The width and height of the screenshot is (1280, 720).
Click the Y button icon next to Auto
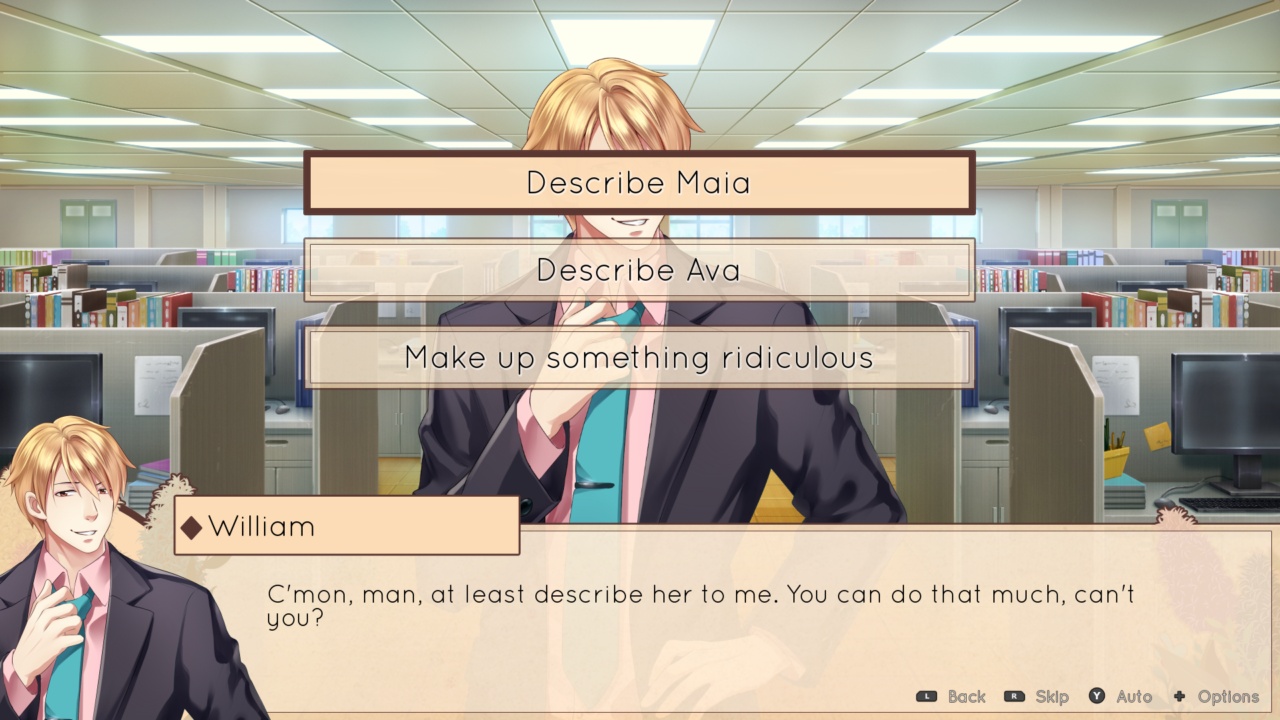(x=1095, y=697)
